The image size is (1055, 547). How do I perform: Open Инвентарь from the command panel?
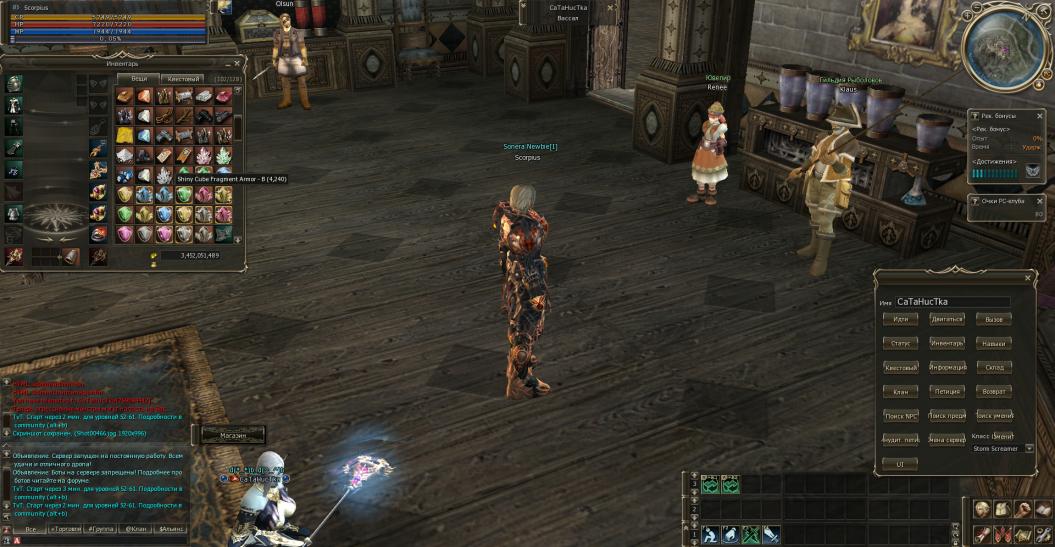pyautogui.click(x=947, y=343)
